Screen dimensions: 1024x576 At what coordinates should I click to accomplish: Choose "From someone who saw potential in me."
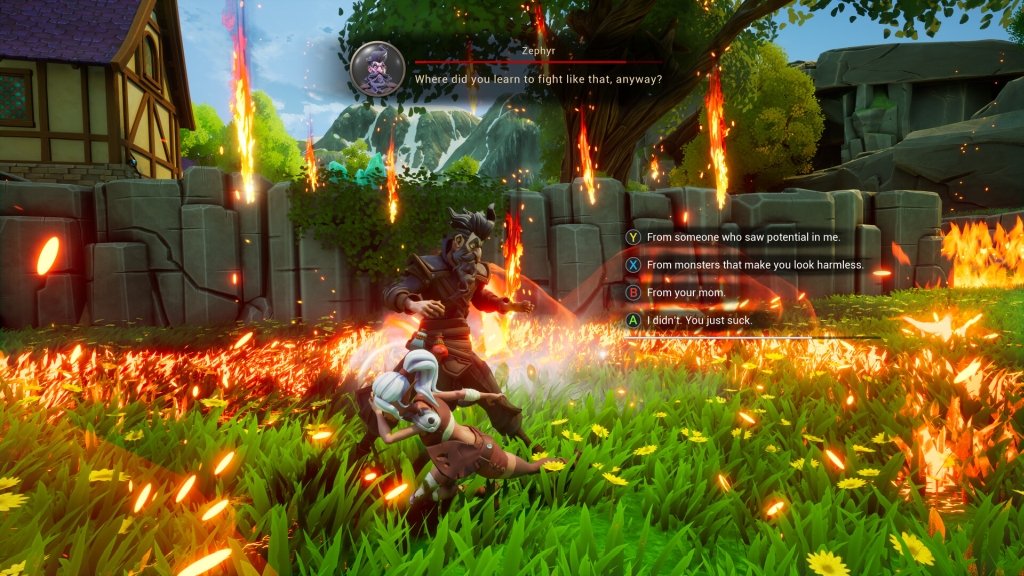(x=743, y=237)
